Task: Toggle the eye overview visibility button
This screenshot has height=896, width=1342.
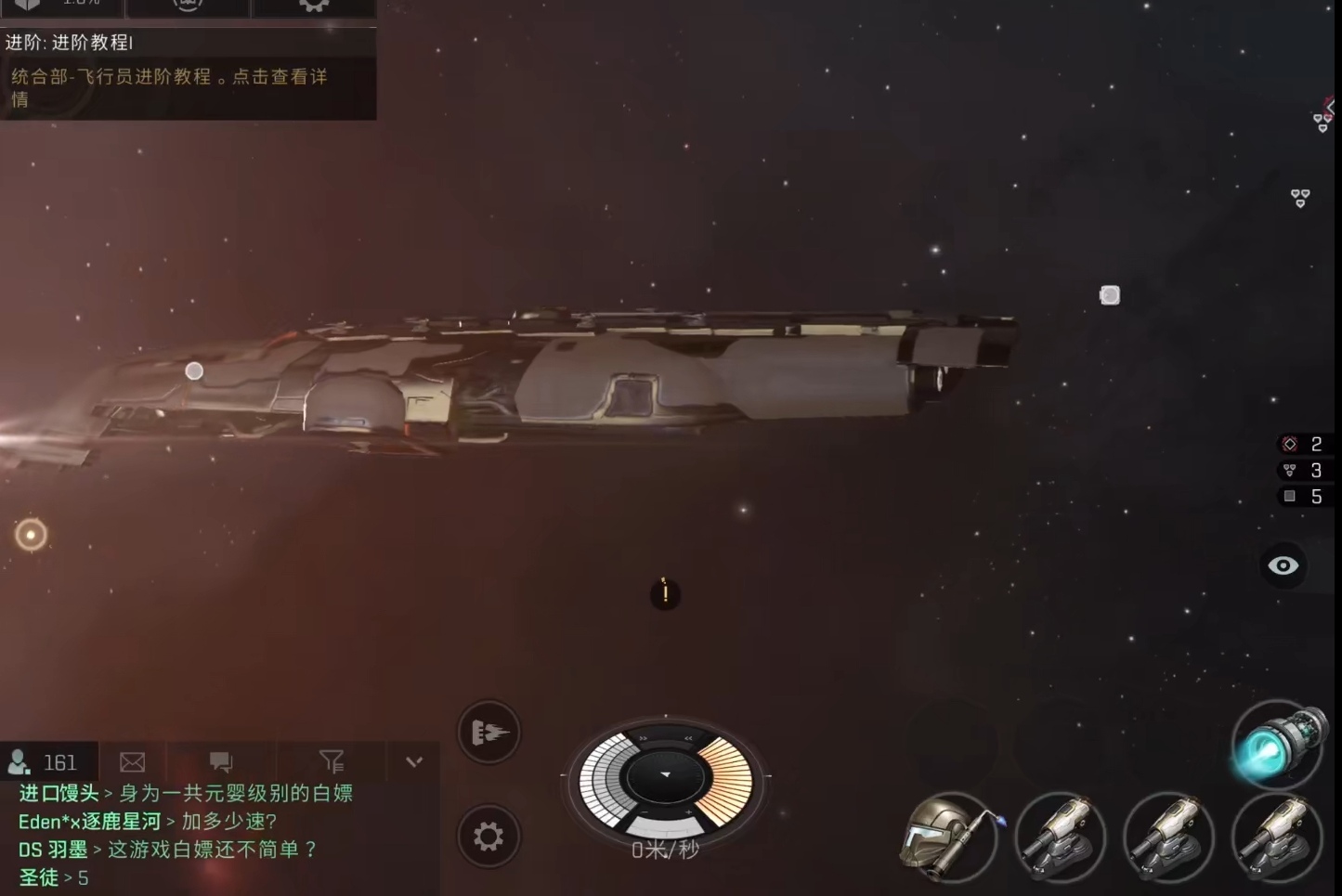Action: tap(1283, 565)
